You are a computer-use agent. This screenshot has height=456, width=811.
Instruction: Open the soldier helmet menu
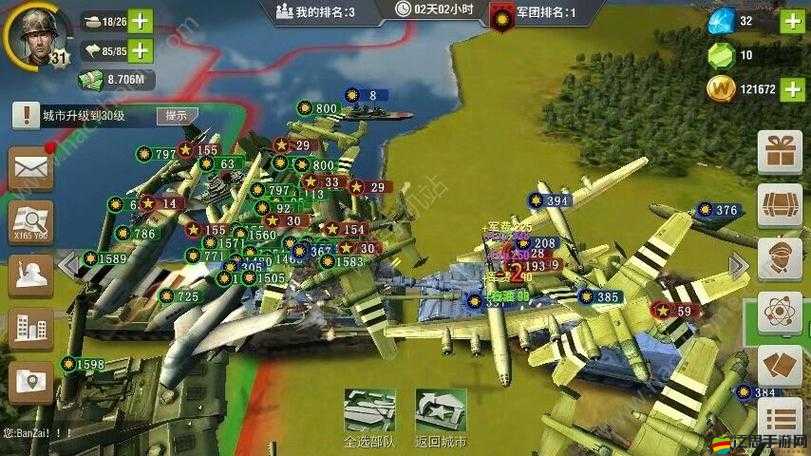(31, 274)
